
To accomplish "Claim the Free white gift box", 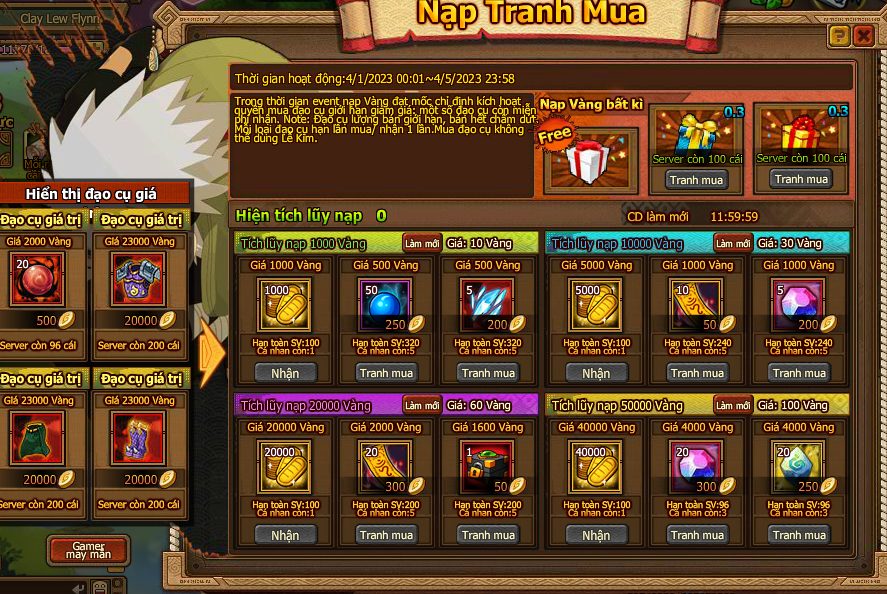I will click(593, 159).
